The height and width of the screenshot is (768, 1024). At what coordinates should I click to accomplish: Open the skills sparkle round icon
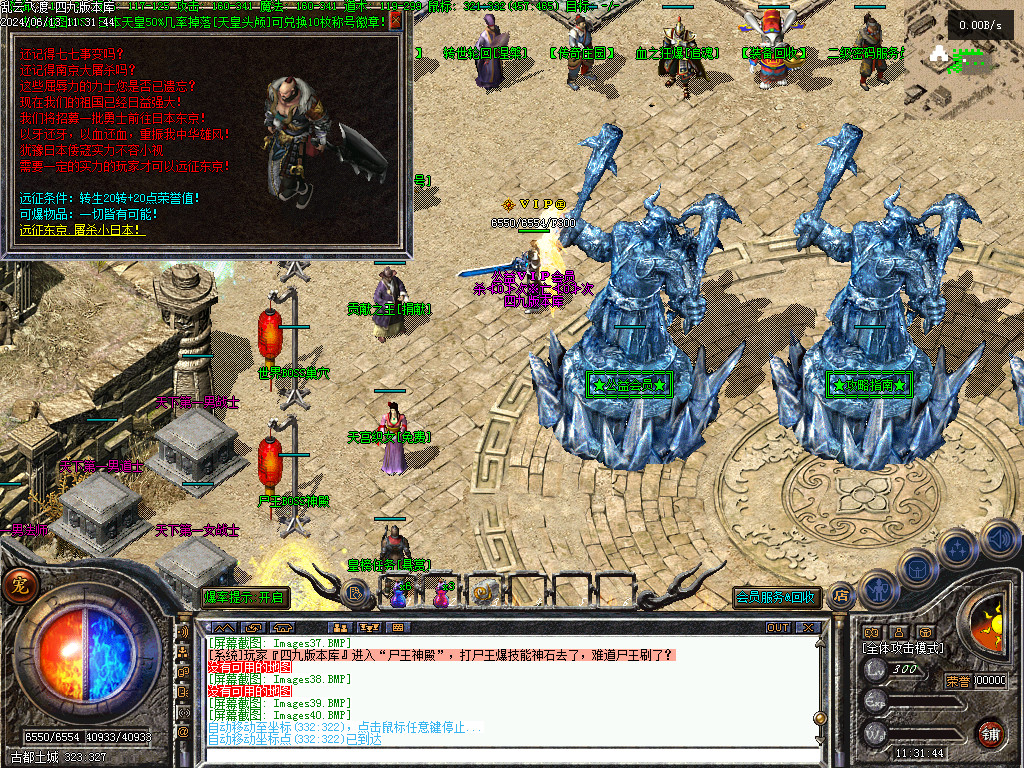(958, 548)
